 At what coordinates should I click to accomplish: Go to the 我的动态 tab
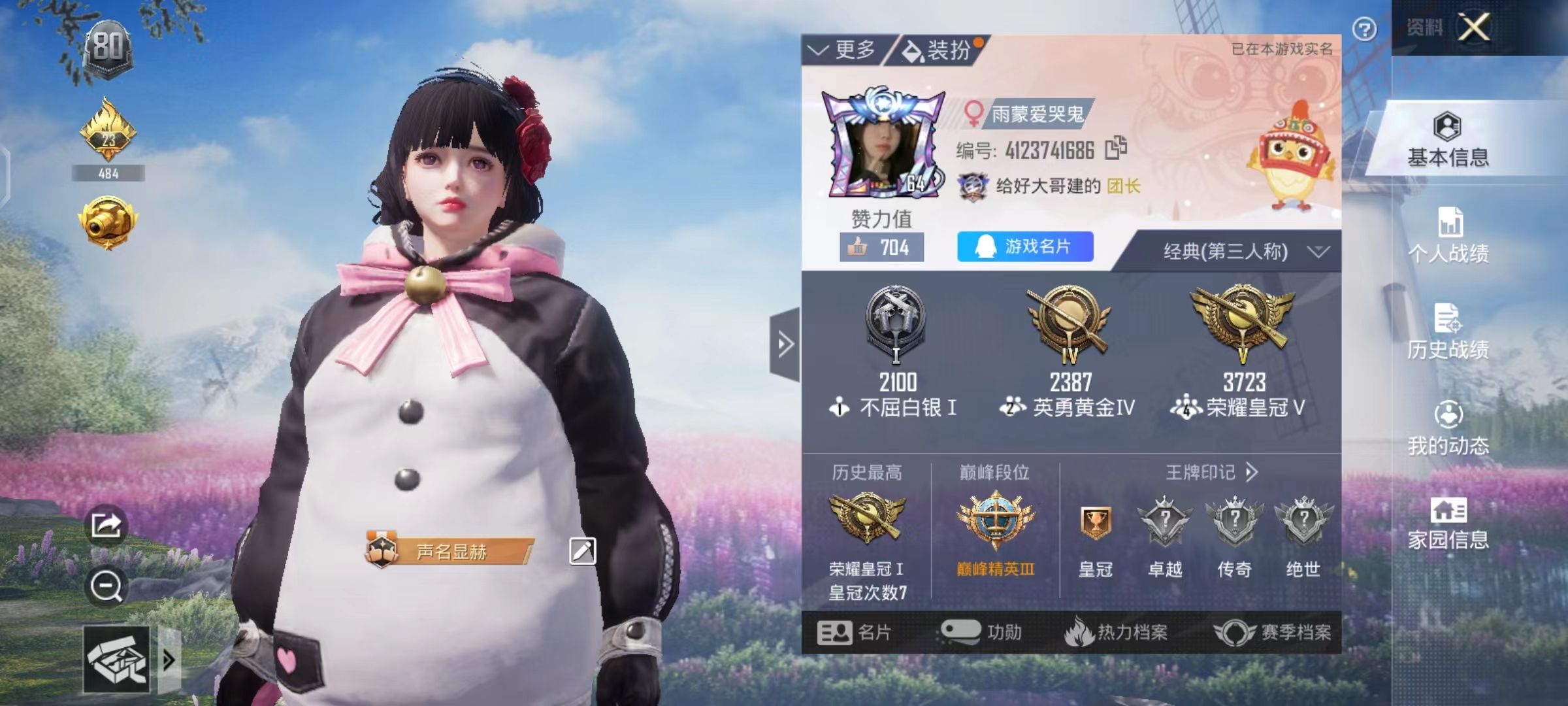[x=1448, y=428]
